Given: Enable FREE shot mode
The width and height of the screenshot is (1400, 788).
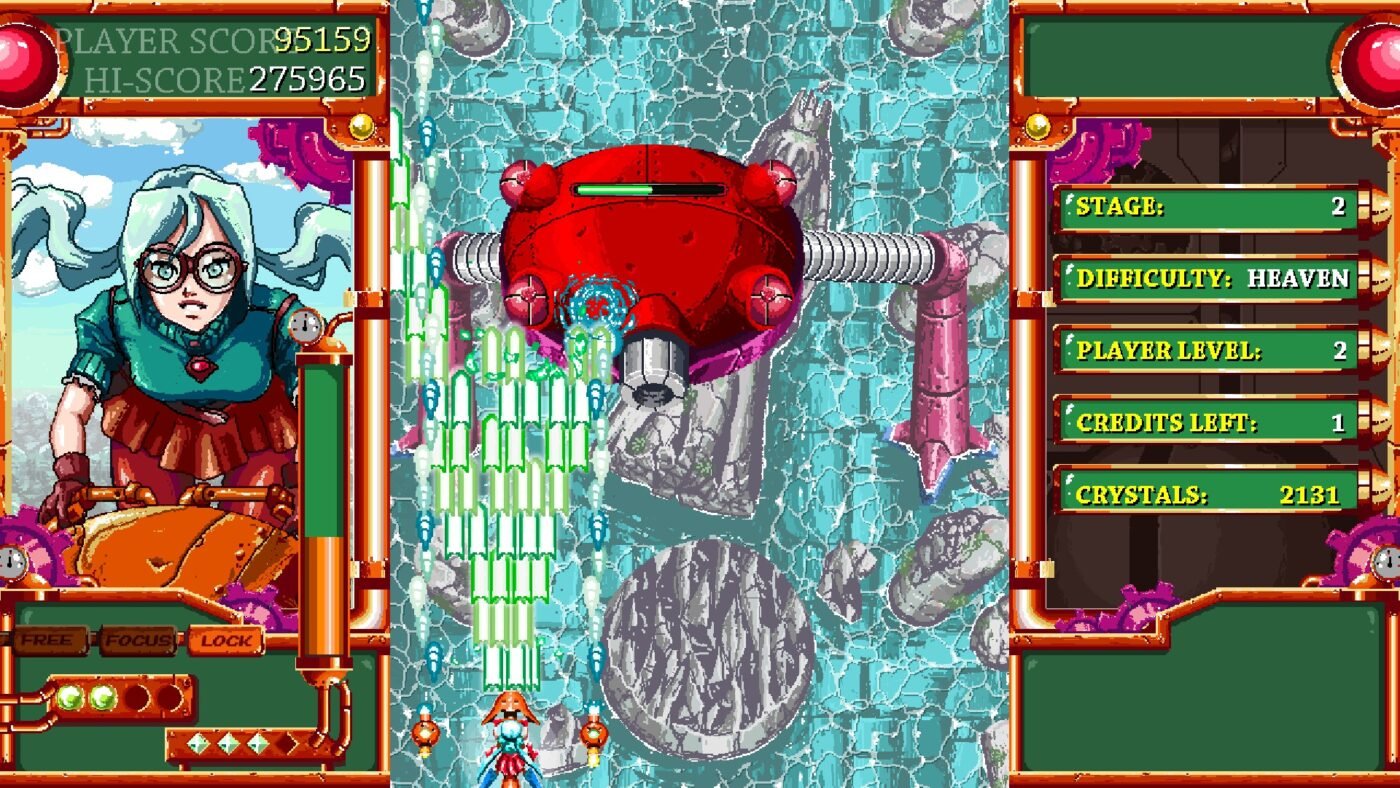Looking at the screenshot, I should coord(48,638).
